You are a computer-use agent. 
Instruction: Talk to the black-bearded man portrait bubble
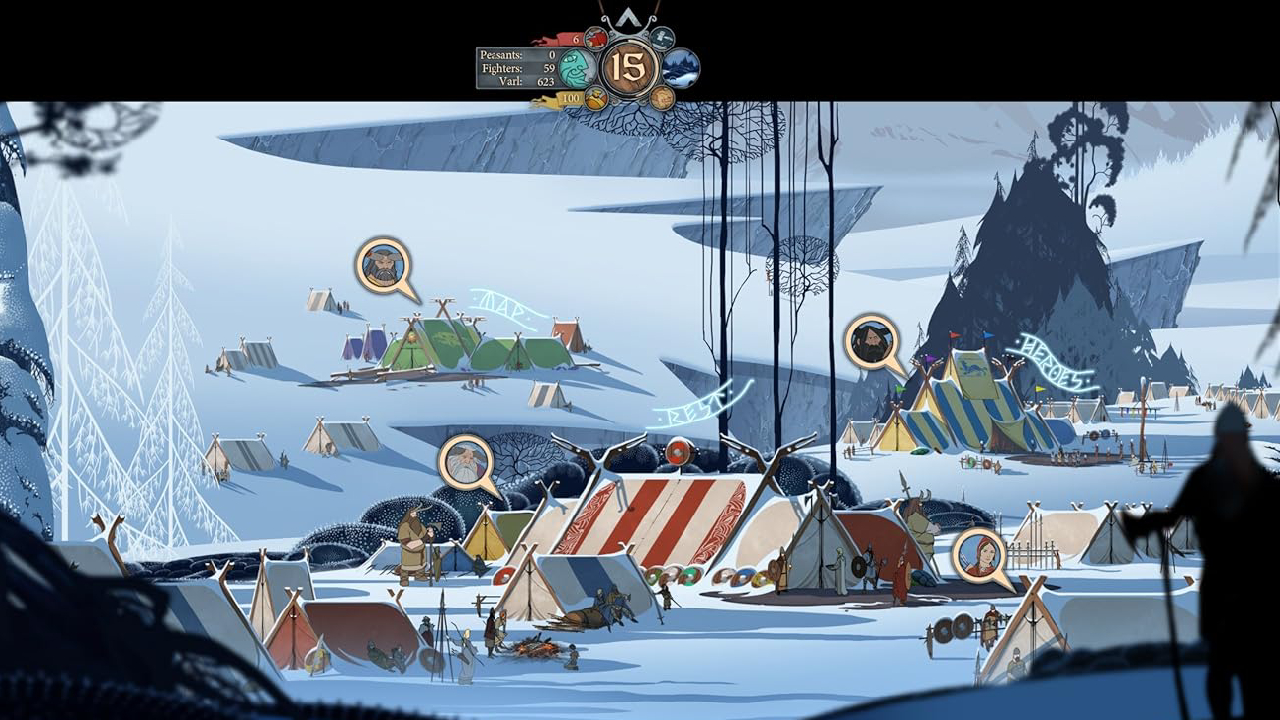tap(871, 343)
